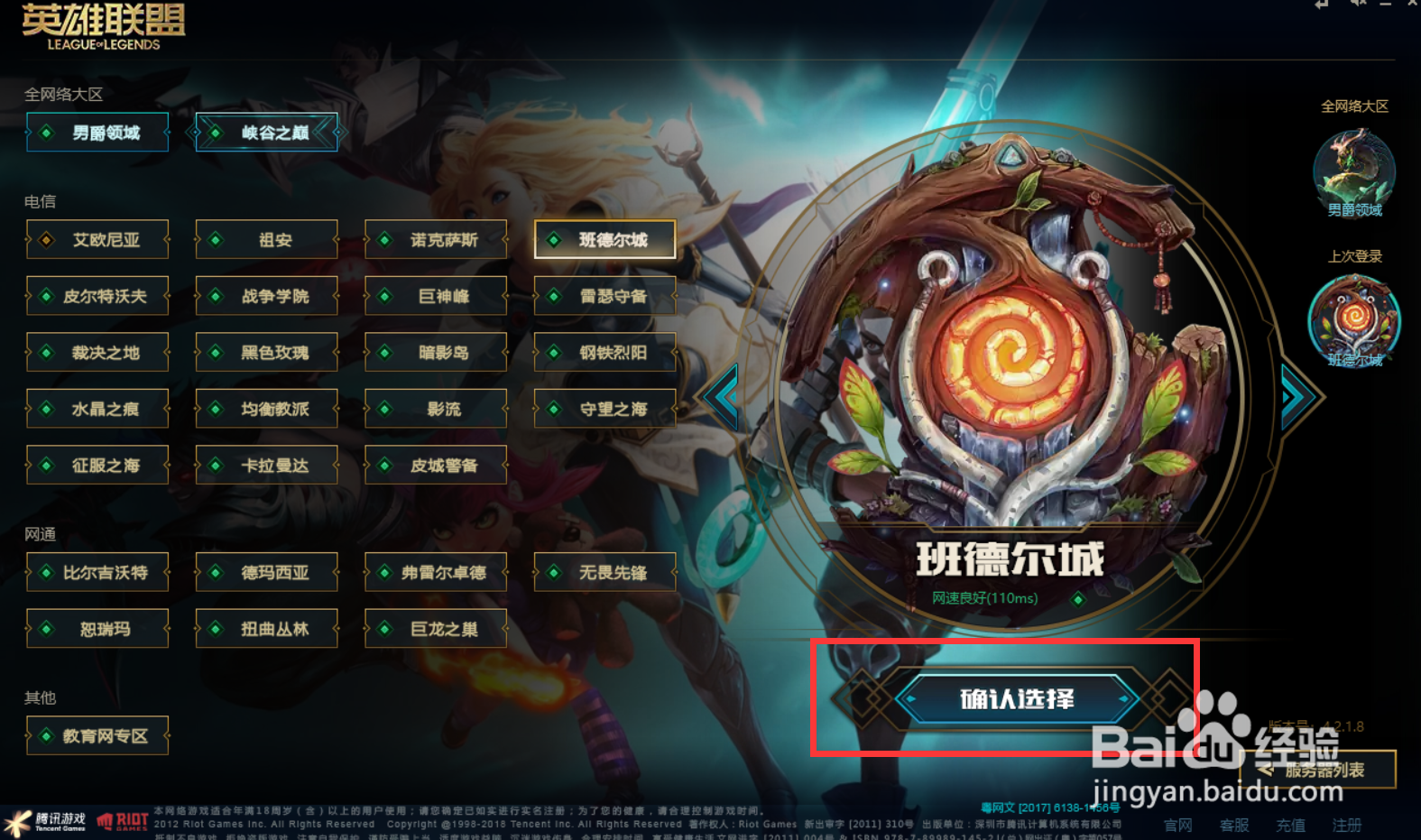Select the 祖安 server
Image resolution: width=1421 pixels, height=840 pixels.
coord(266,239)
